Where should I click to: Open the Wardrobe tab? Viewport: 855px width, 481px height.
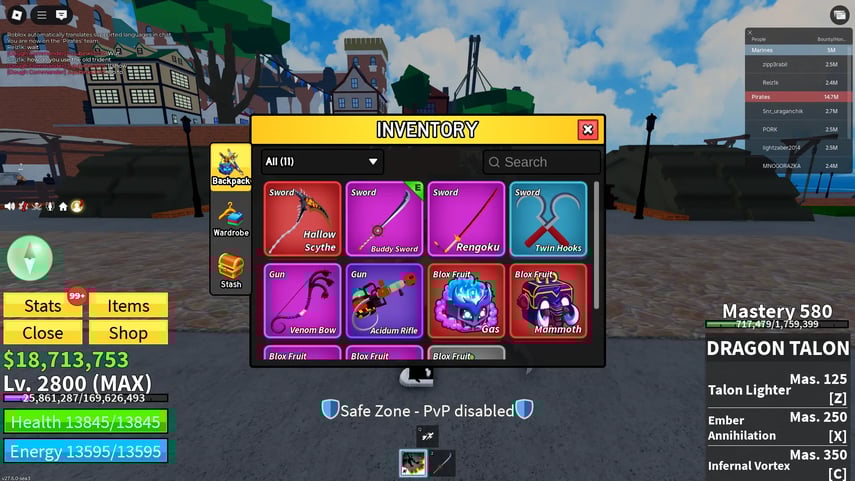coord(231,220)
